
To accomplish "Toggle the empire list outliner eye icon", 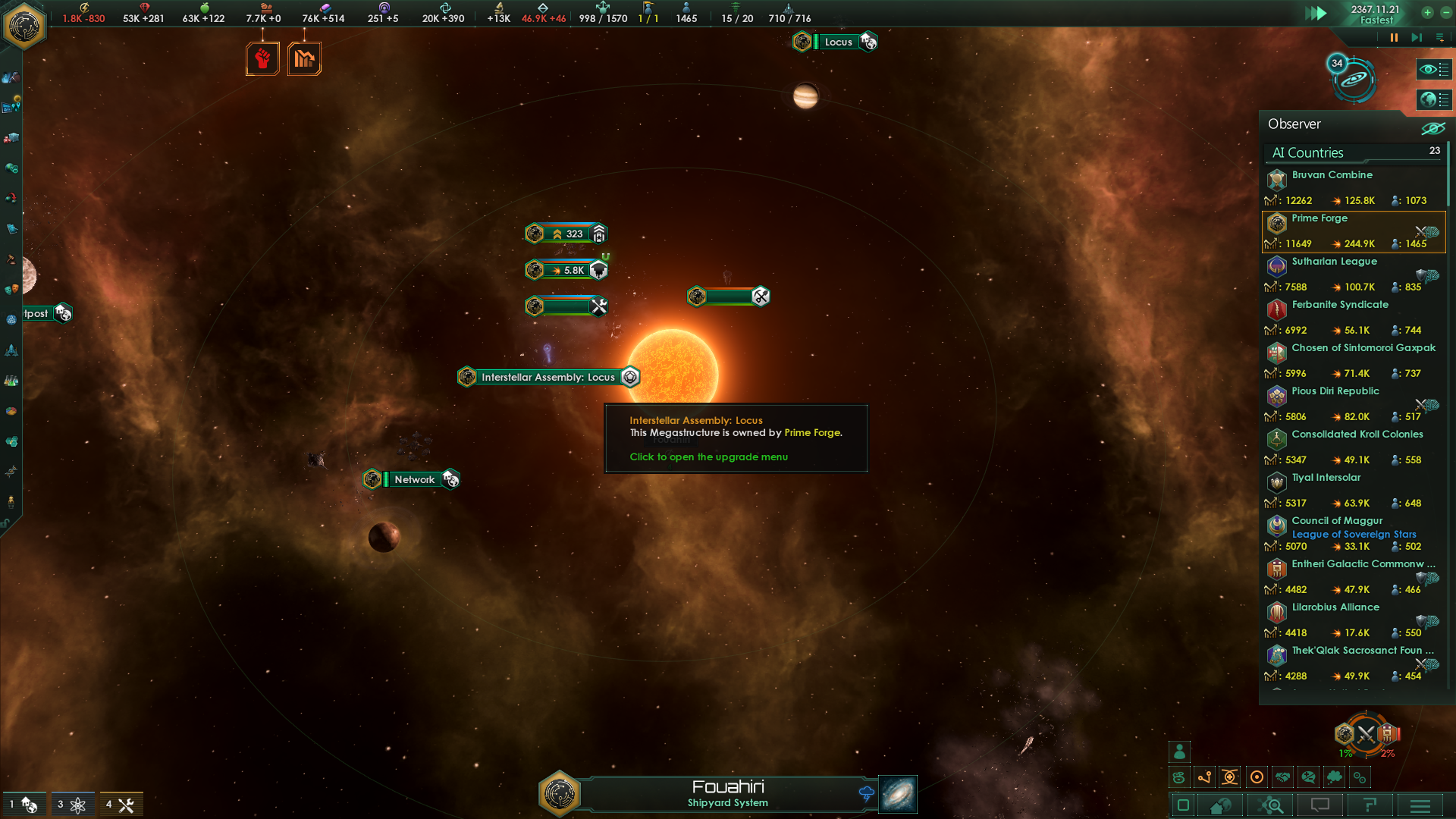I will 1433,70.
